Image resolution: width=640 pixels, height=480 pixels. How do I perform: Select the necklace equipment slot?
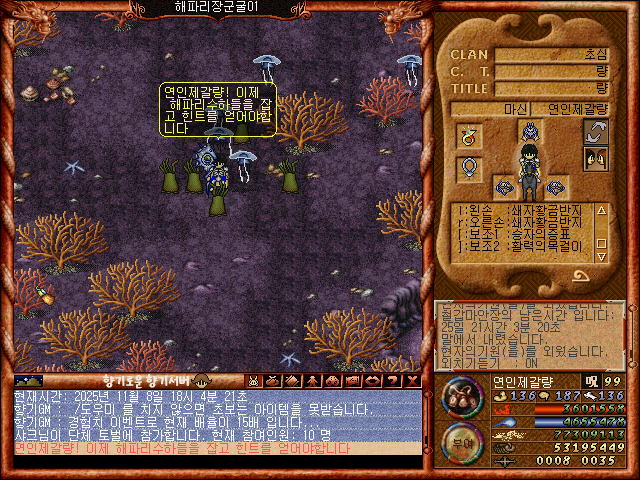tap(466, 169)
